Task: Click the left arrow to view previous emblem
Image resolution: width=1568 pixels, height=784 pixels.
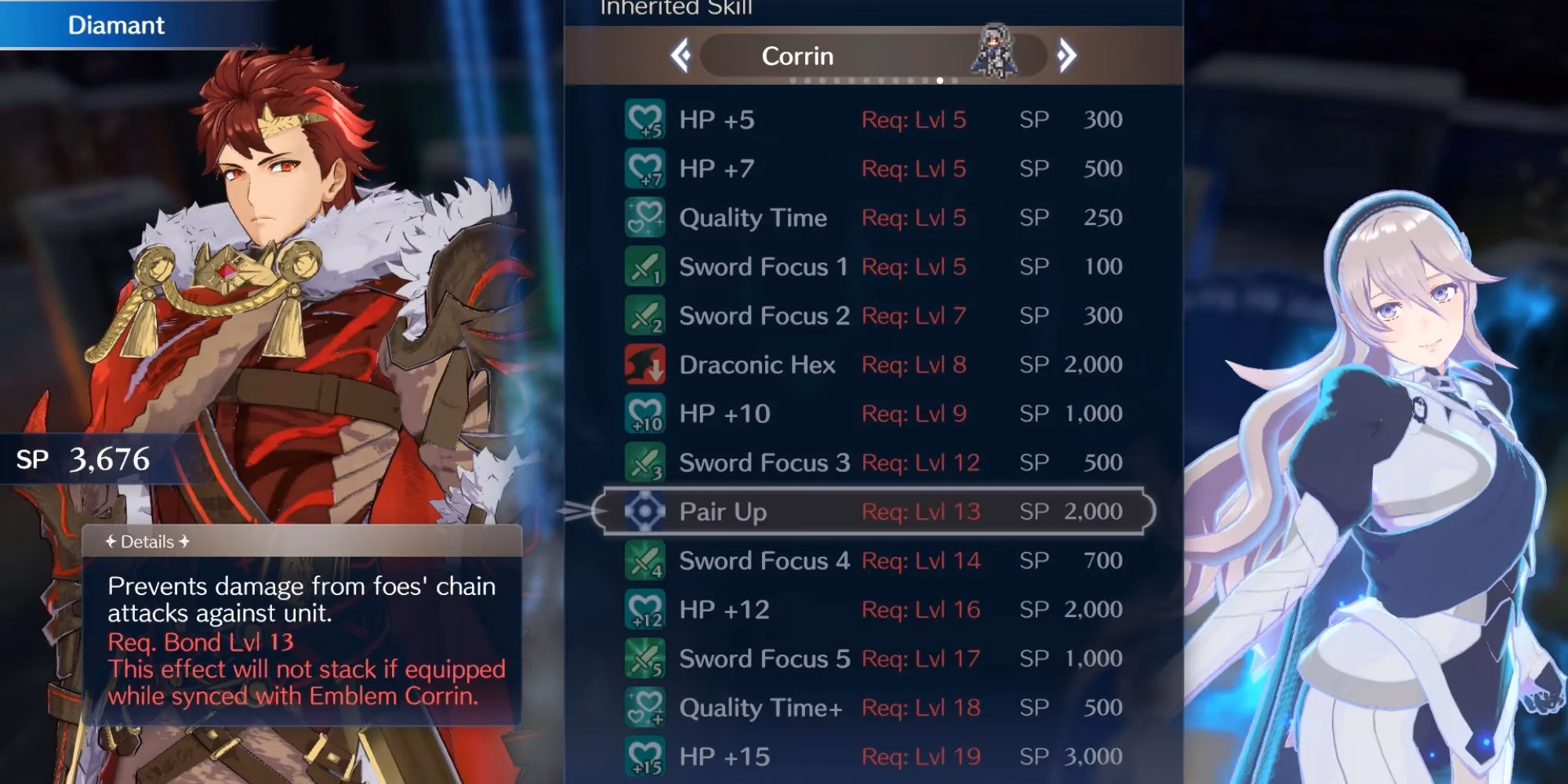Action: [x=681, y=55]
